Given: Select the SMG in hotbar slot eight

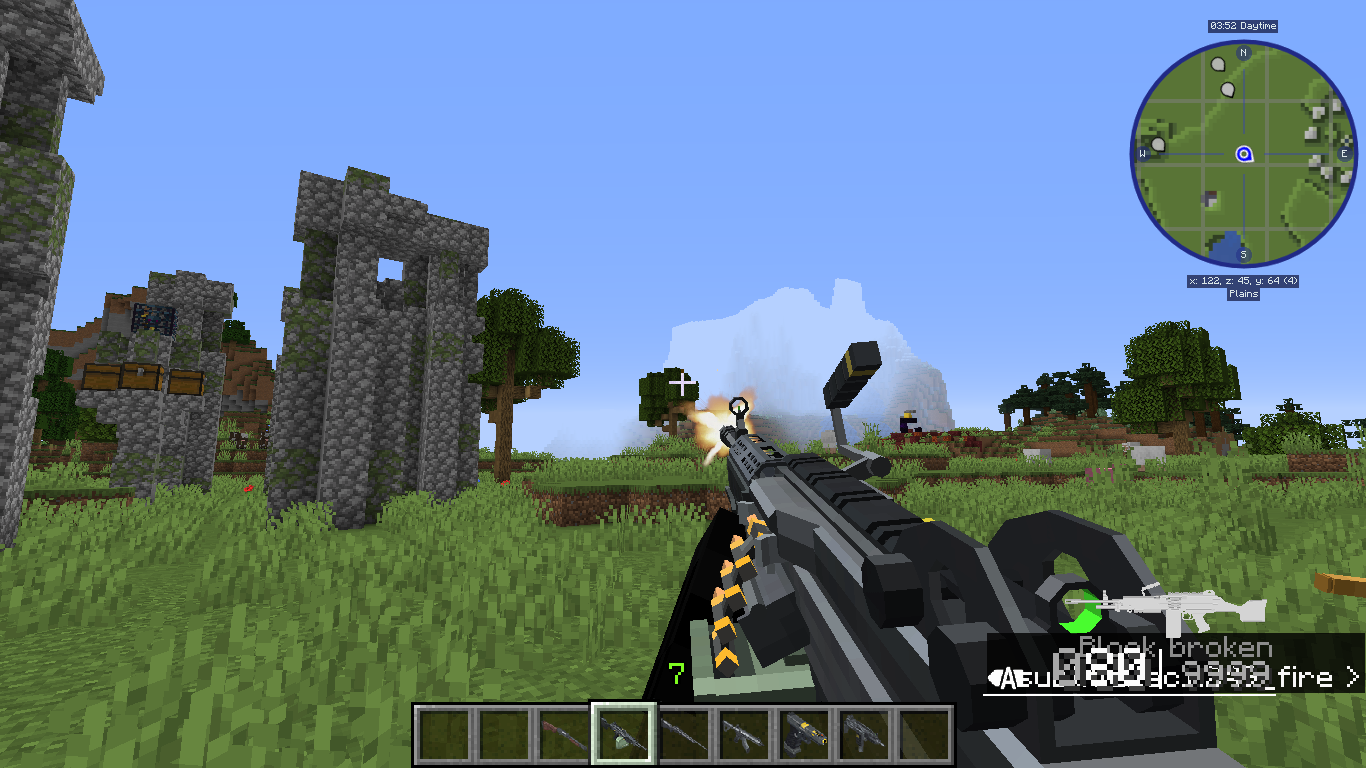Looking at the screenshot, I should 864,733.
